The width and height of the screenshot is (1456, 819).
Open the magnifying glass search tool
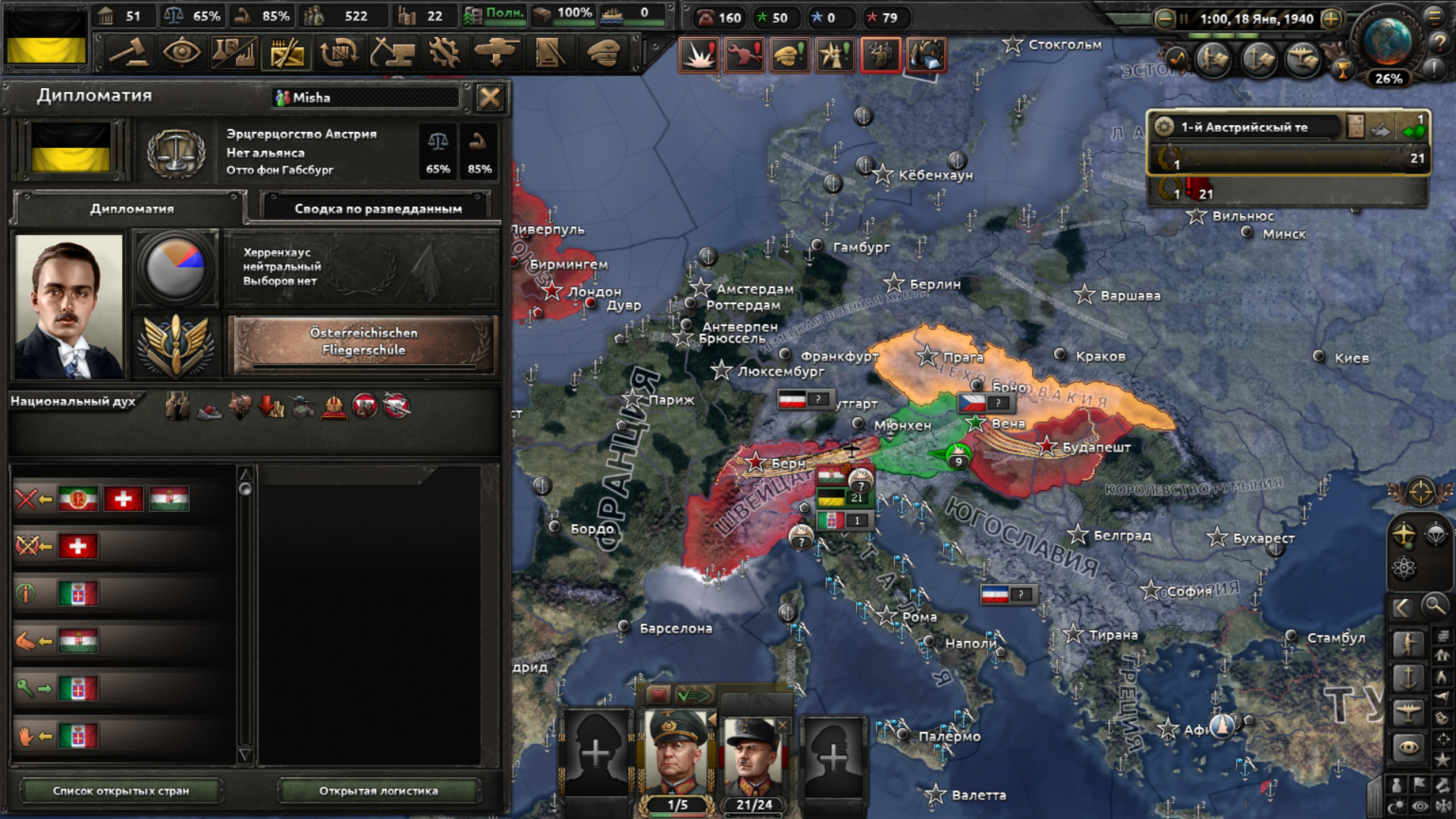tap(1433, 606)
